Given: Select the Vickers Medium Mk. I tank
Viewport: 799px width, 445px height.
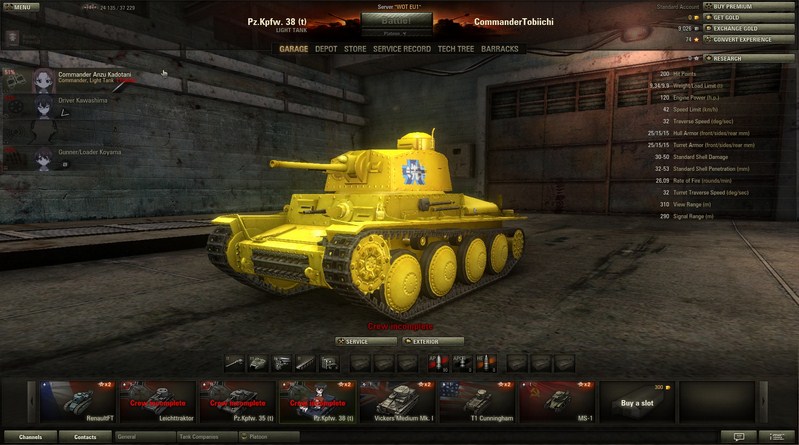Looking at the screenshot, I should [397, 401].
